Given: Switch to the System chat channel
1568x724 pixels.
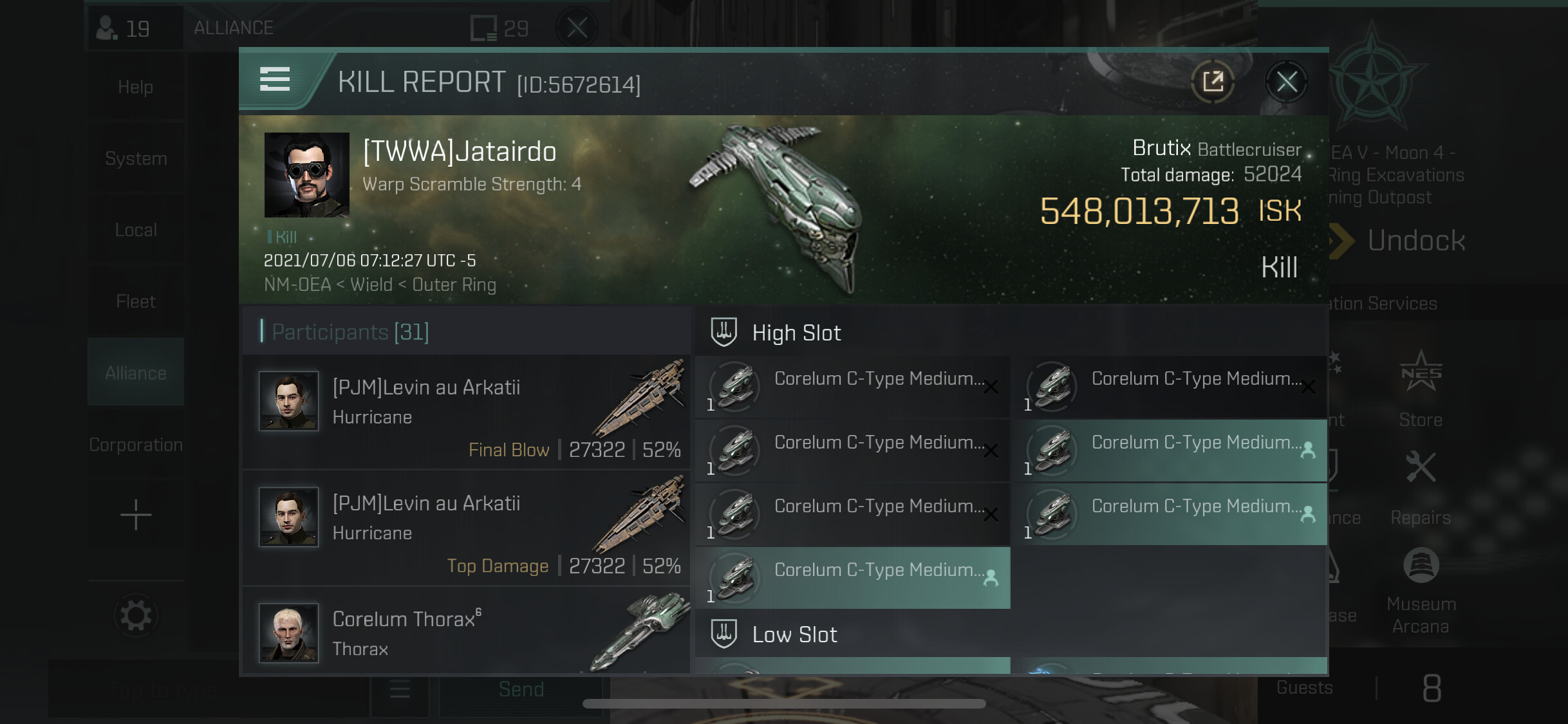Looking at the screenshot, I should [136, 158].
